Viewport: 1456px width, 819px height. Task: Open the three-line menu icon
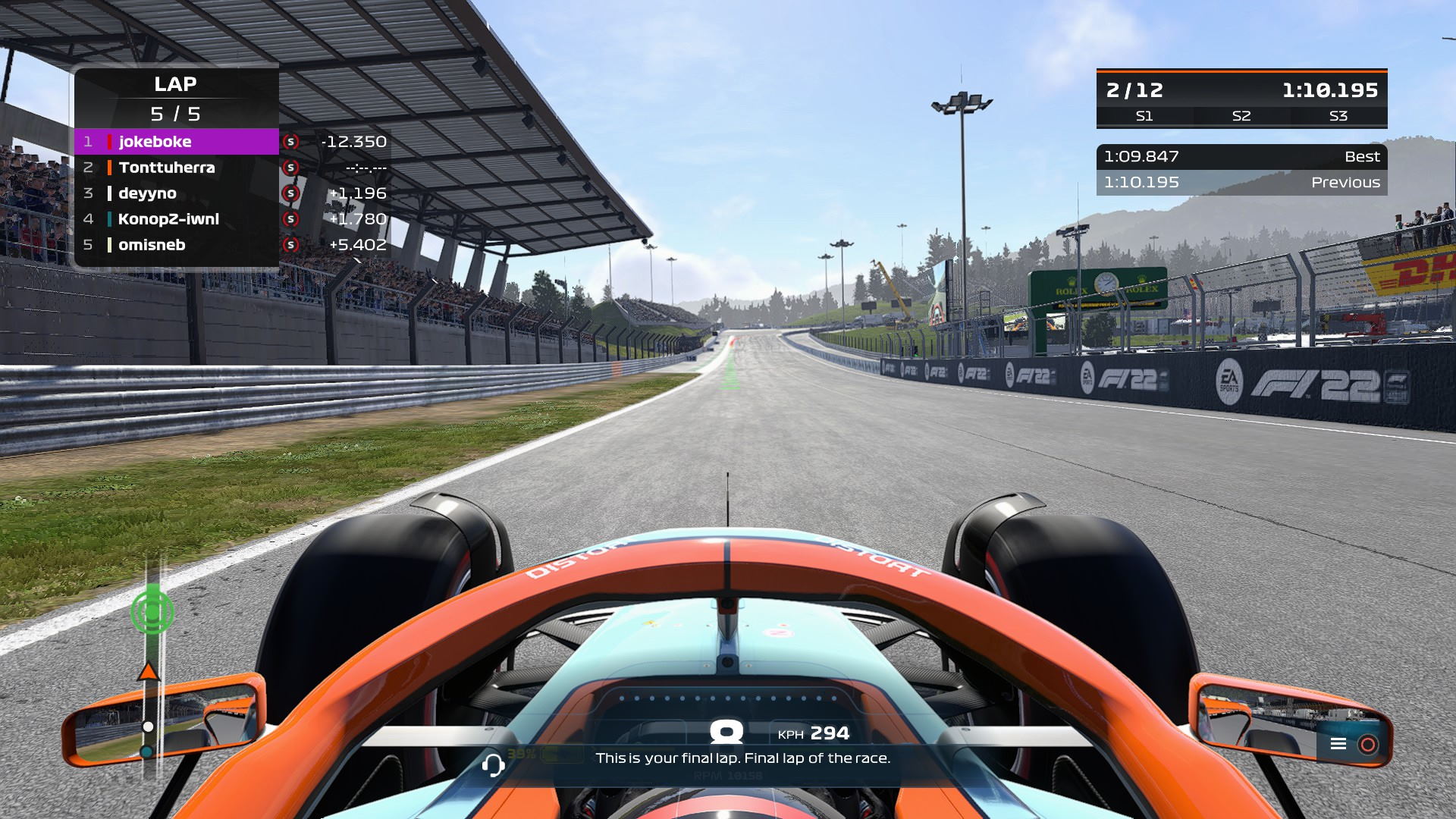[1338, 744]
